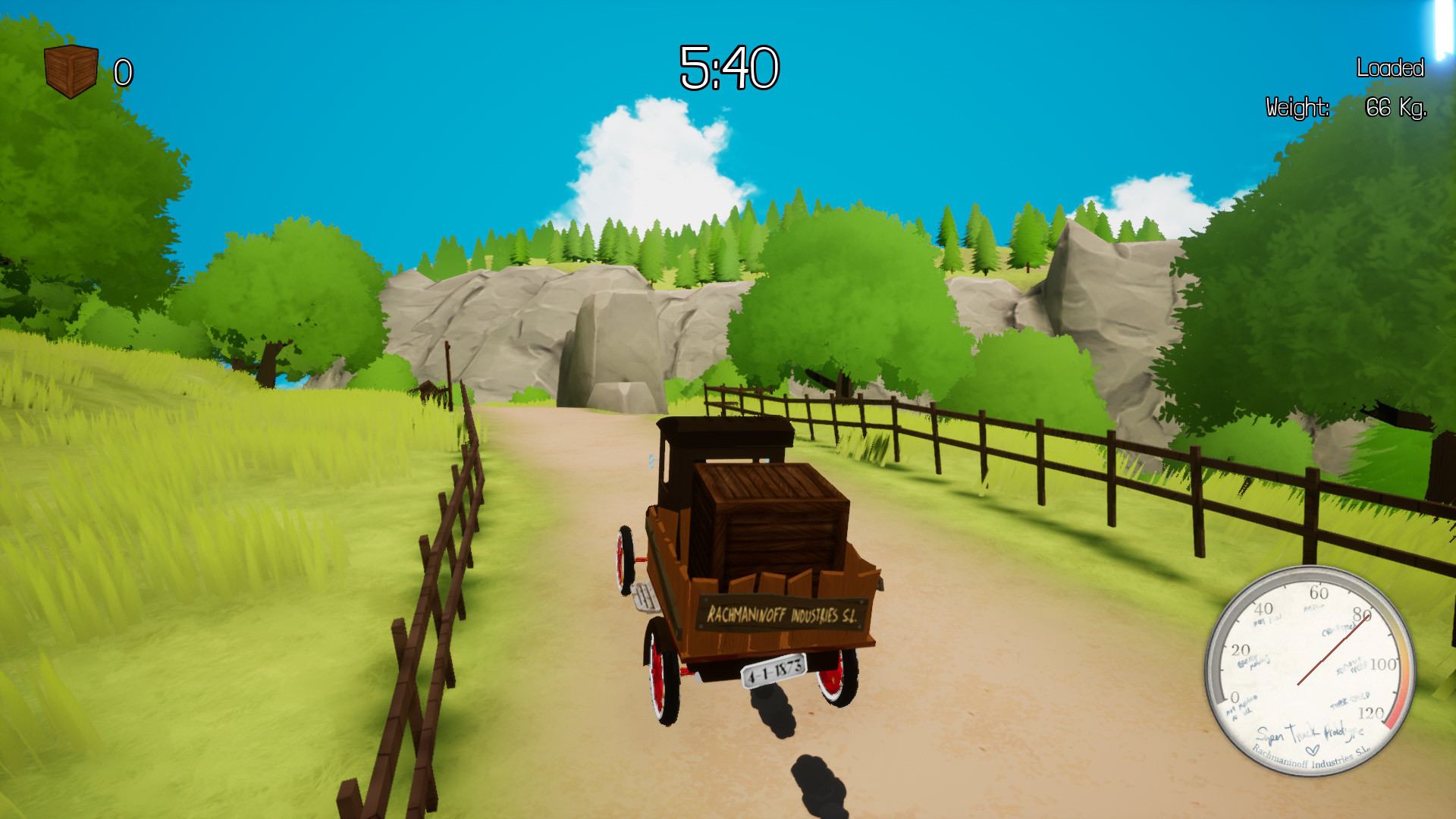Select the "Super Truck Prototype" gauge text
The image size is (1456, 819).
coord(1312,735)
